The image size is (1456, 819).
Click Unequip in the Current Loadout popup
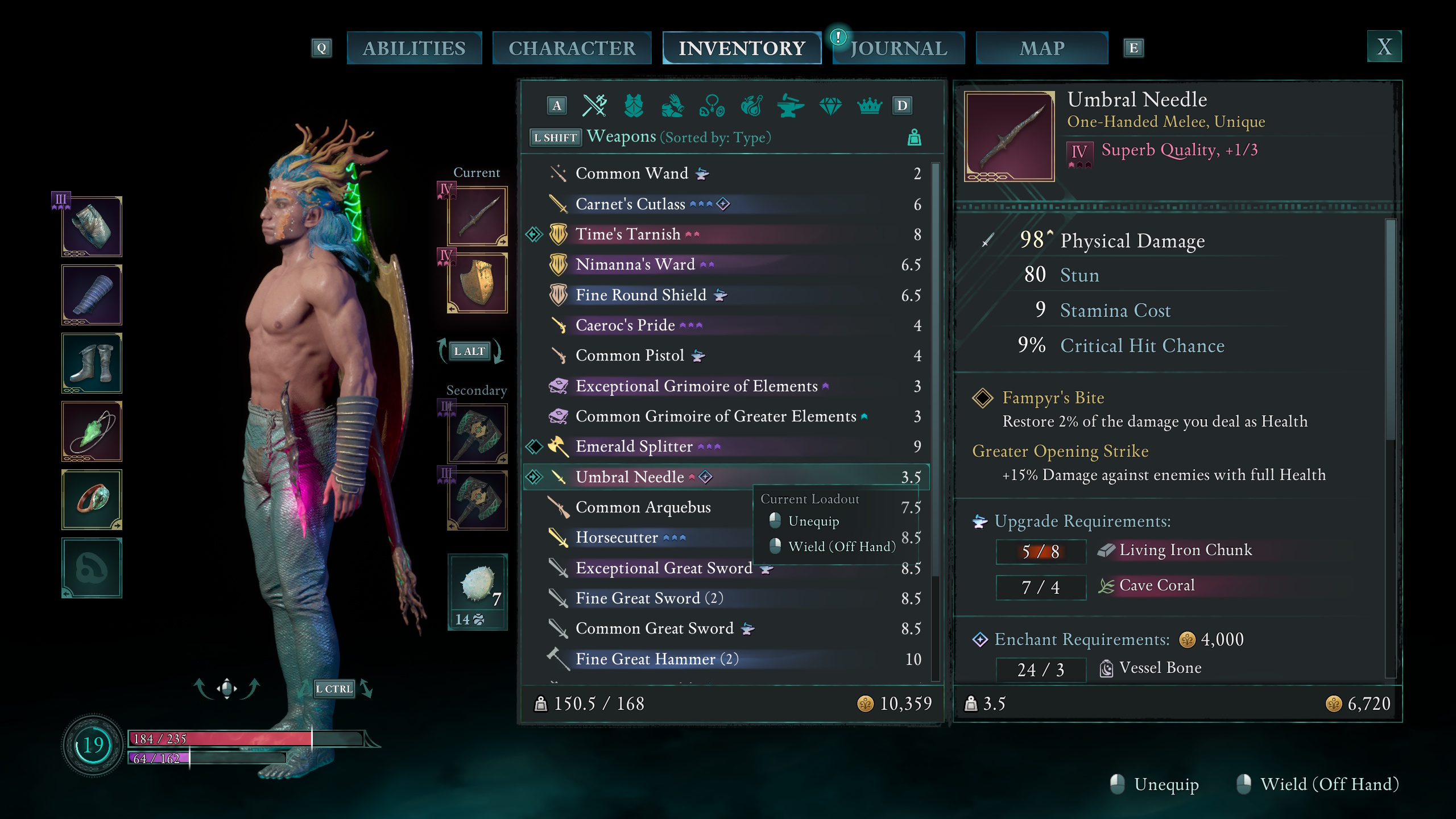(x=813, y=522)
